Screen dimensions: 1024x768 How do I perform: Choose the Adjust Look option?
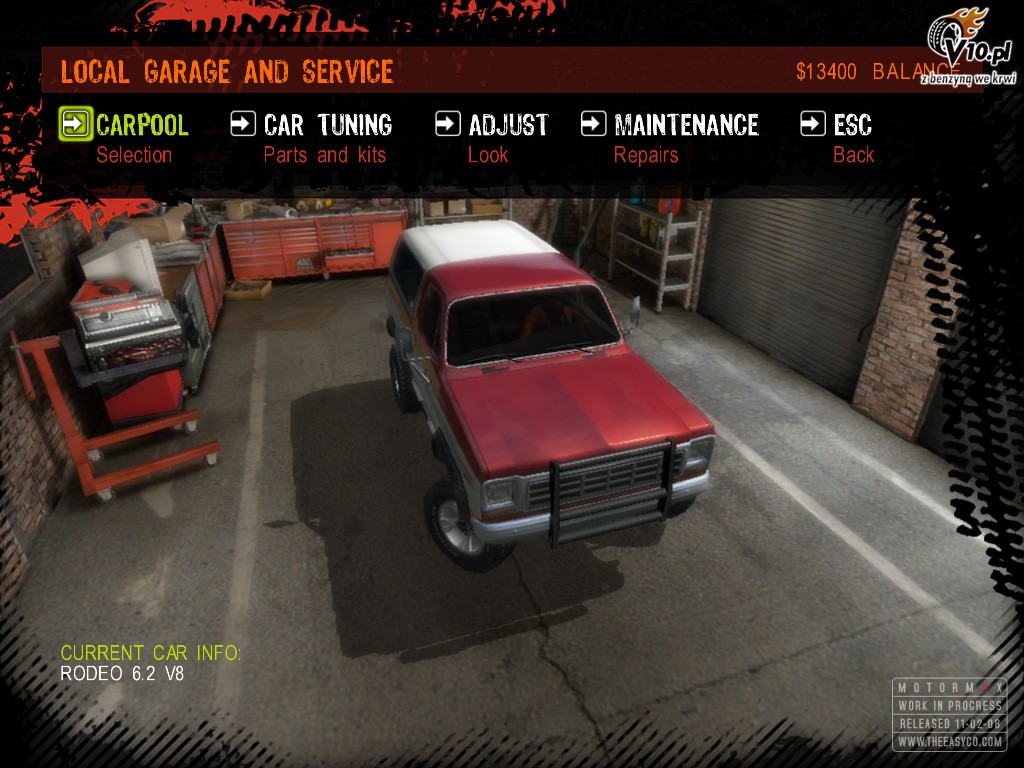coord(507,125)
